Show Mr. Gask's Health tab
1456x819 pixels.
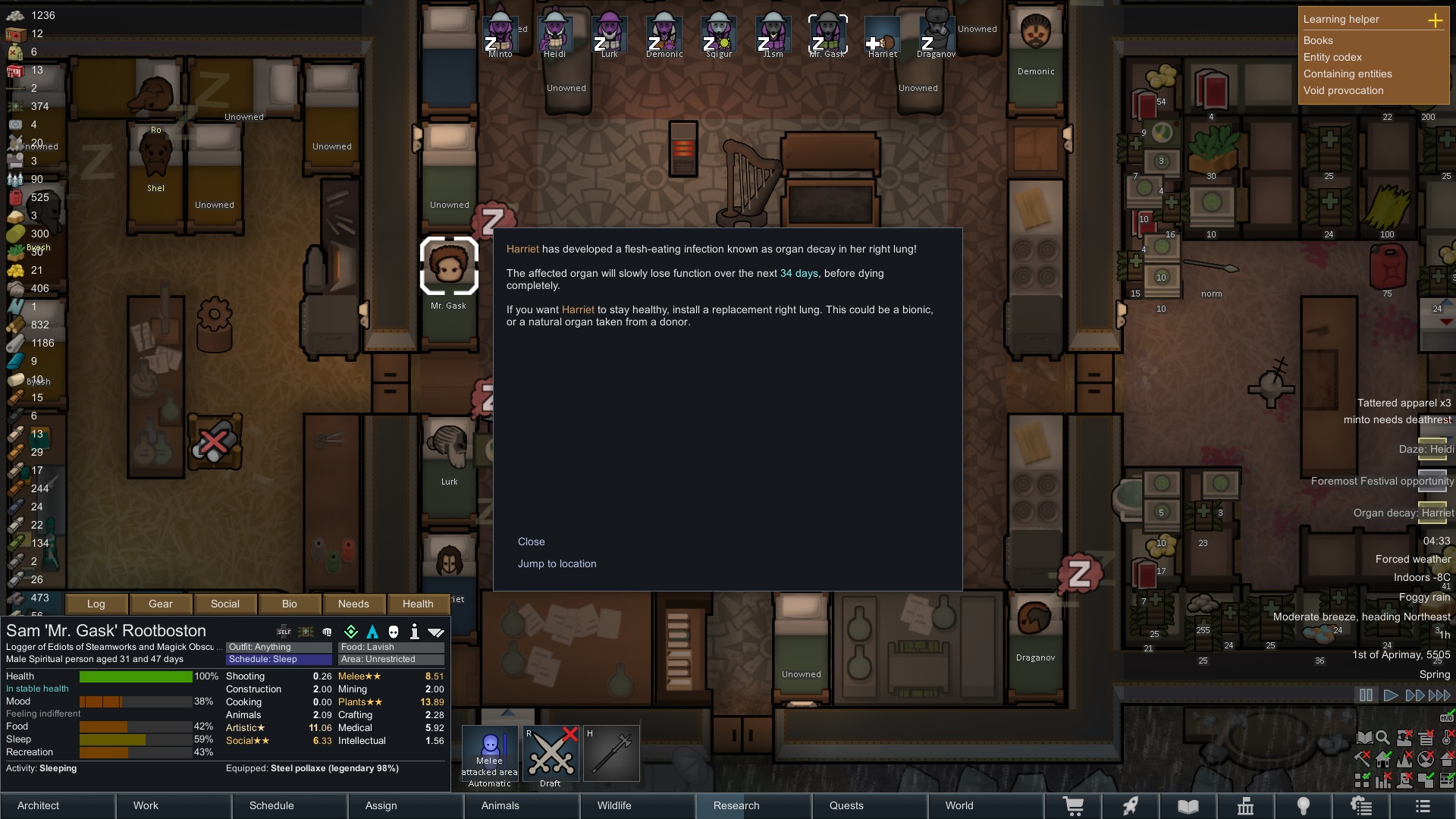pyautogui.click(x=418, y=604)
